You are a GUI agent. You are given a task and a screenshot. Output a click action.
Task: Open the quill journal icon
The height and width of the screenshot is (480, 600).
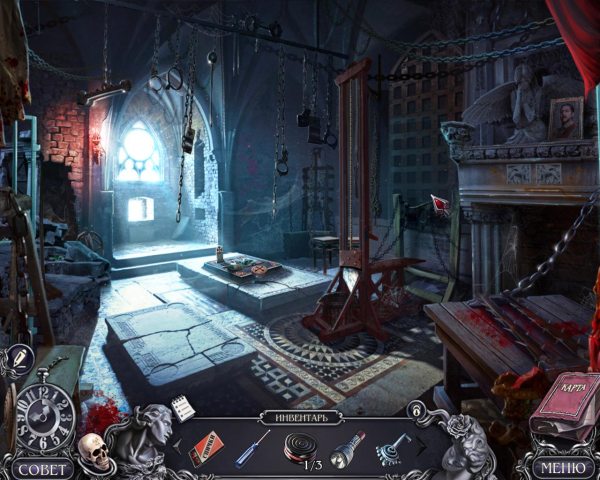click(20, 357)
